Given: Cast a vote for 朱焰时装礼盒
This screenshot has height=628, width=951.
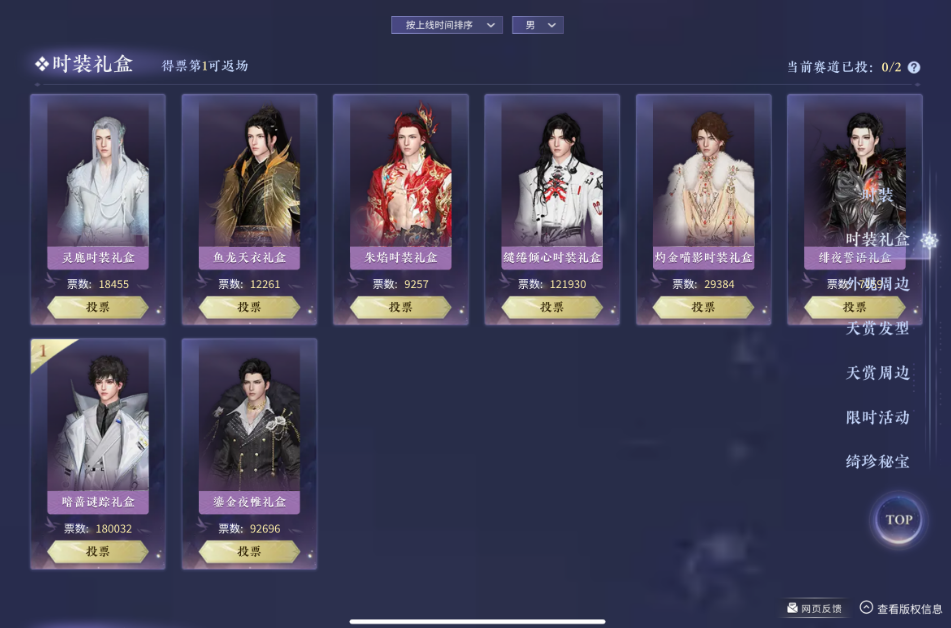Looking at the screenshot, I should tap(401, 307).
